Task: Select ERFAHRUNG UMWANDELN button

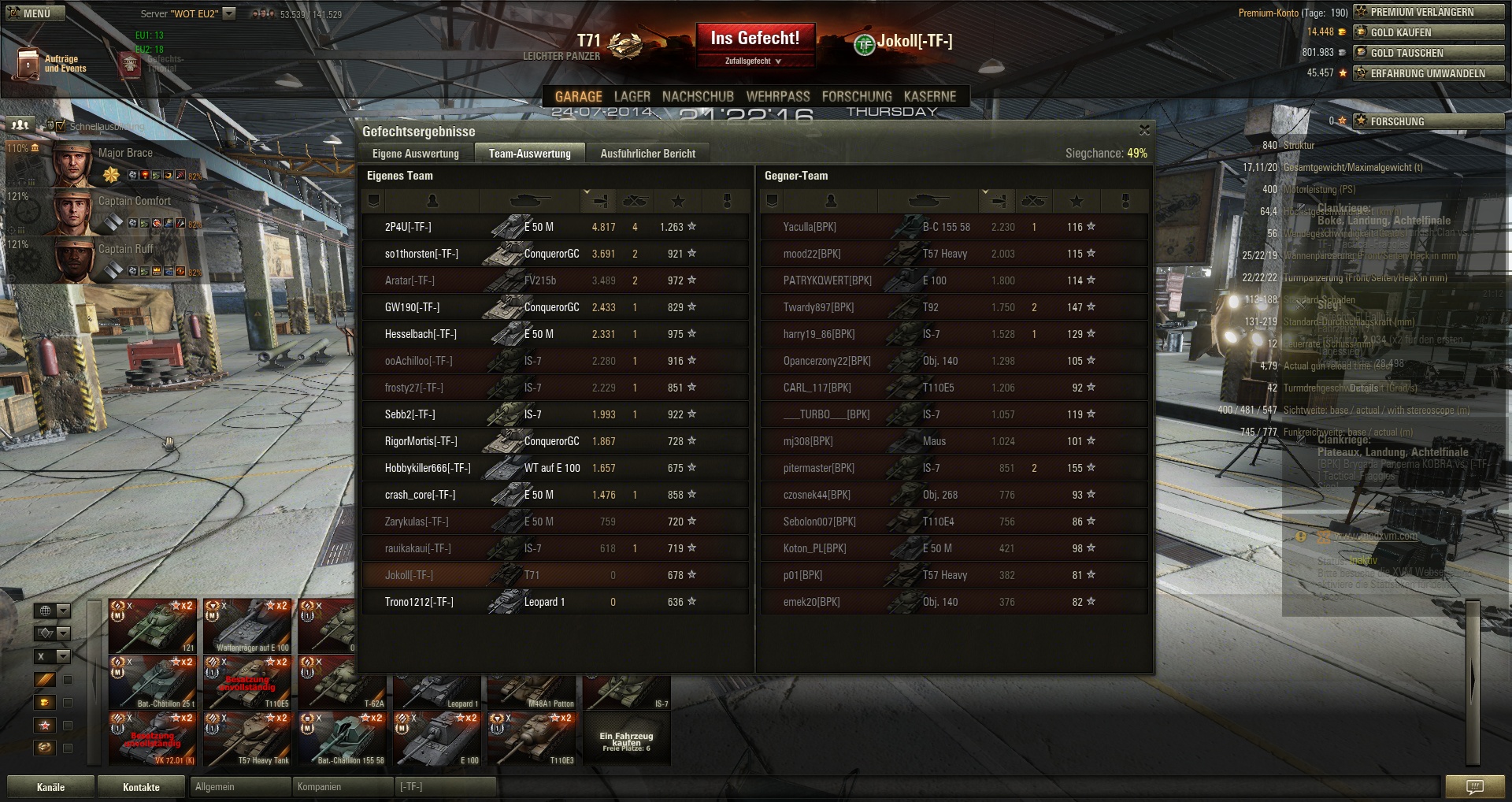Action: [1429, 73]
